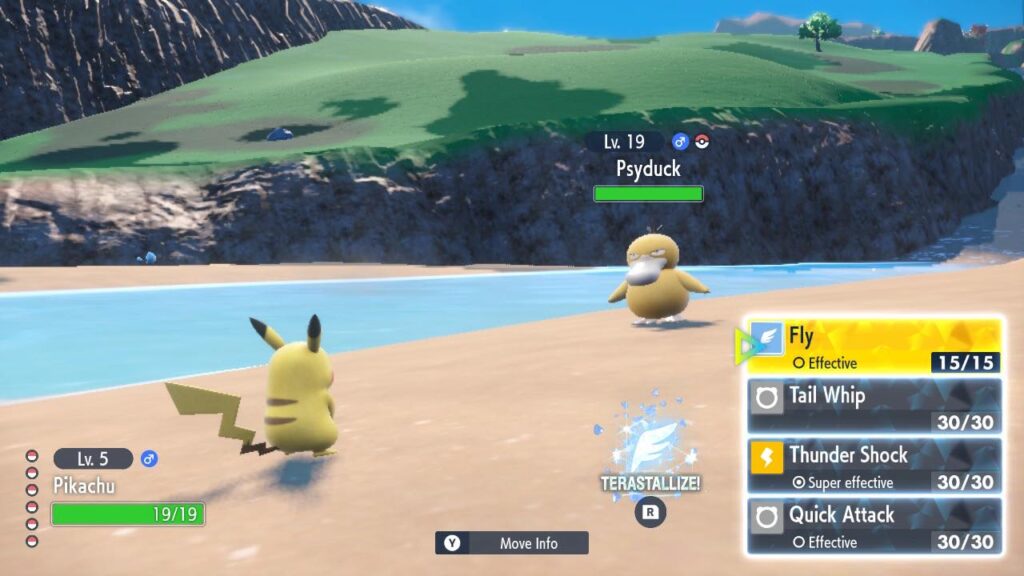The height and width of the screenshot is (576, 1024).
Task: Use the Thunder Shock move
Action: (x=874, y=466)
